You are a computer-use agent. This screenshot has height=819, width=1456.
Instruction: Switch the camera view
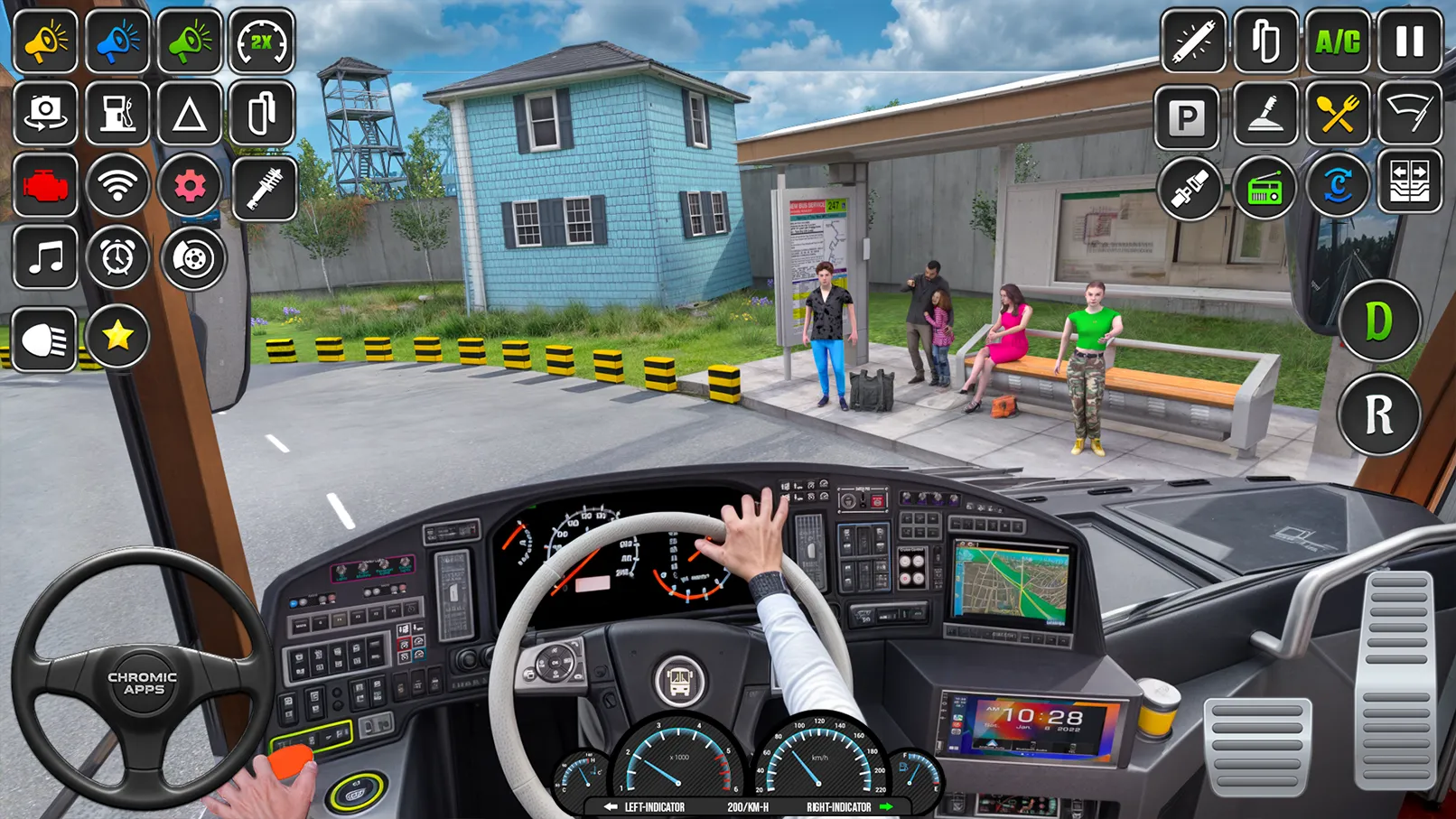tap(45, 115)
